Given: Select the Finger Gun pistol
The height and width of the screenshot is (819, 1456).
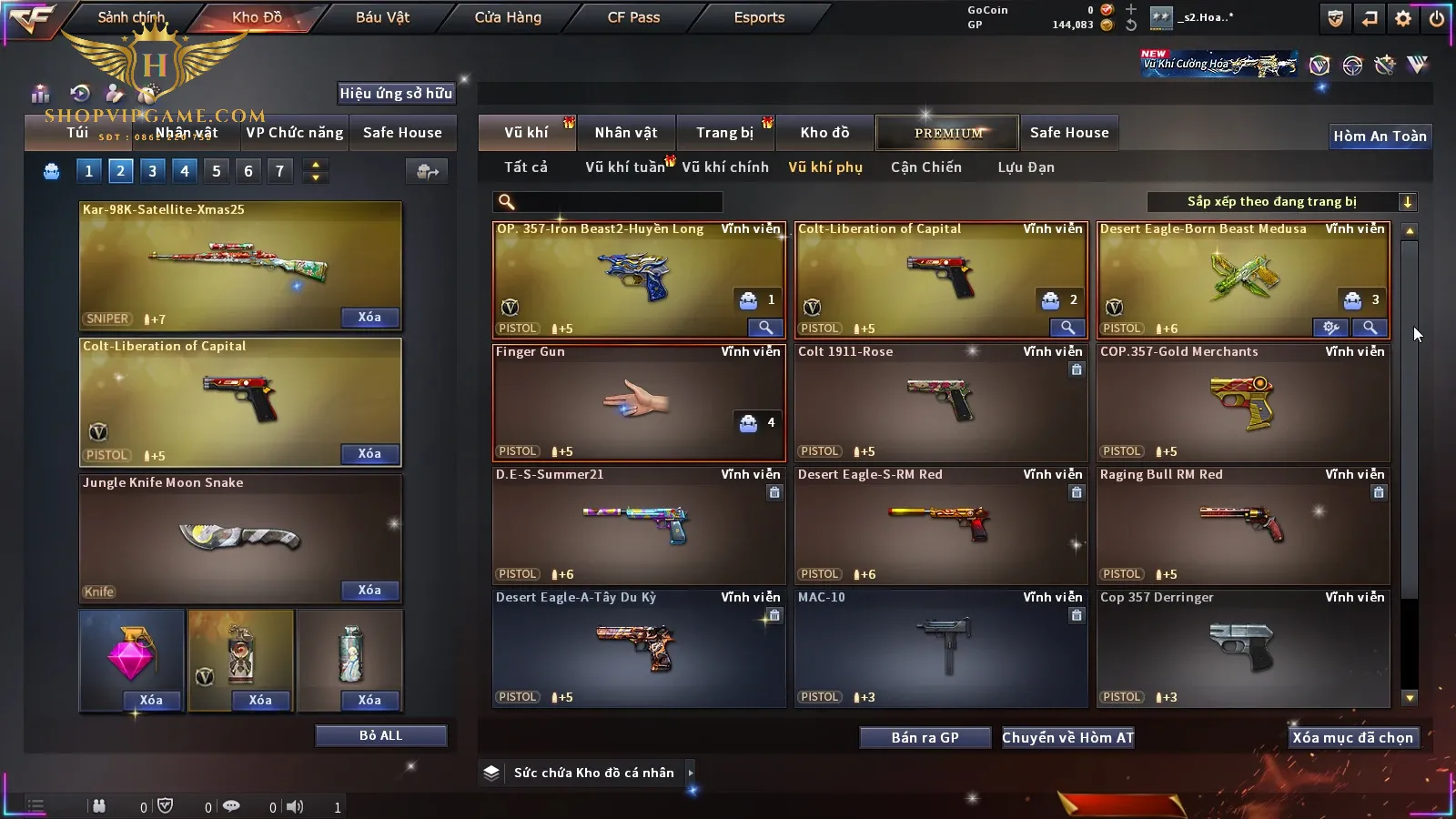Looking at the screenshot, I should point(638,401).
